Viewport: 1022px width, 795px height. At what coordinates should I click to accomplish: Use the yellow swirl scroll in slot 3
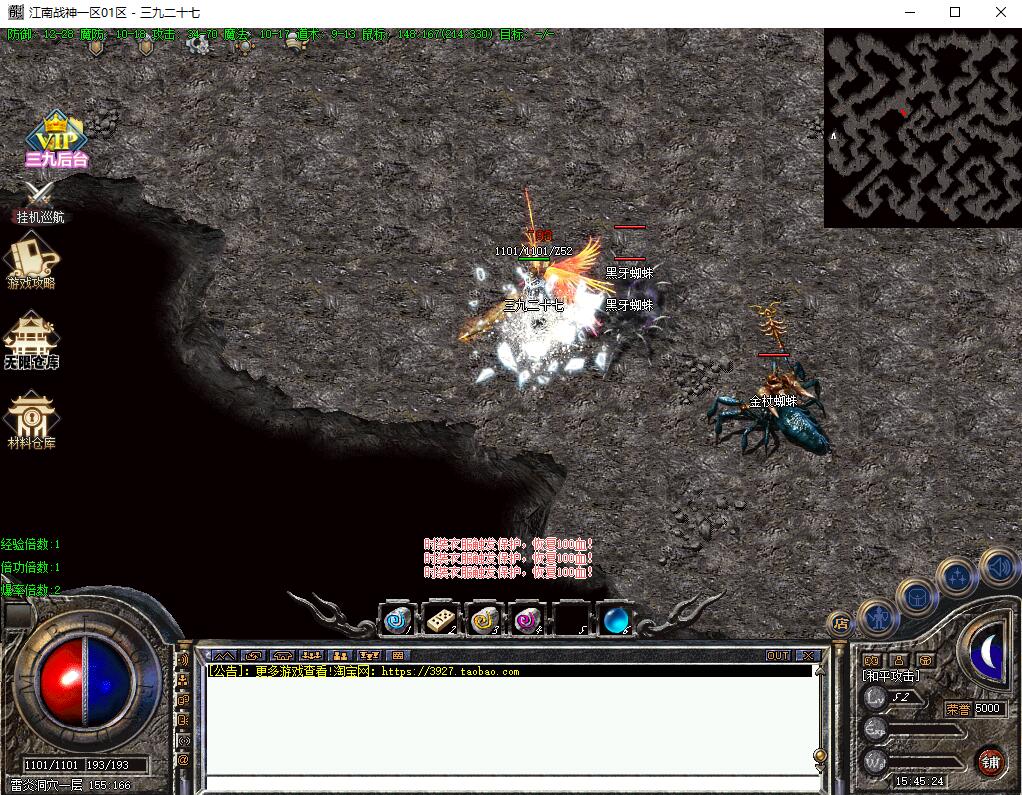click(x=484, y=621)
